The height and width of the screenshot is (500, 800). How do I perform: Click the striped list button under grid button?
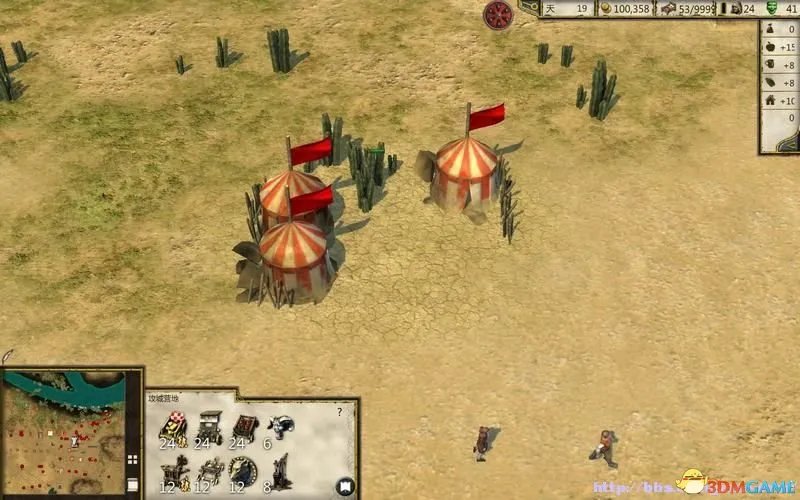click(132, 484)
